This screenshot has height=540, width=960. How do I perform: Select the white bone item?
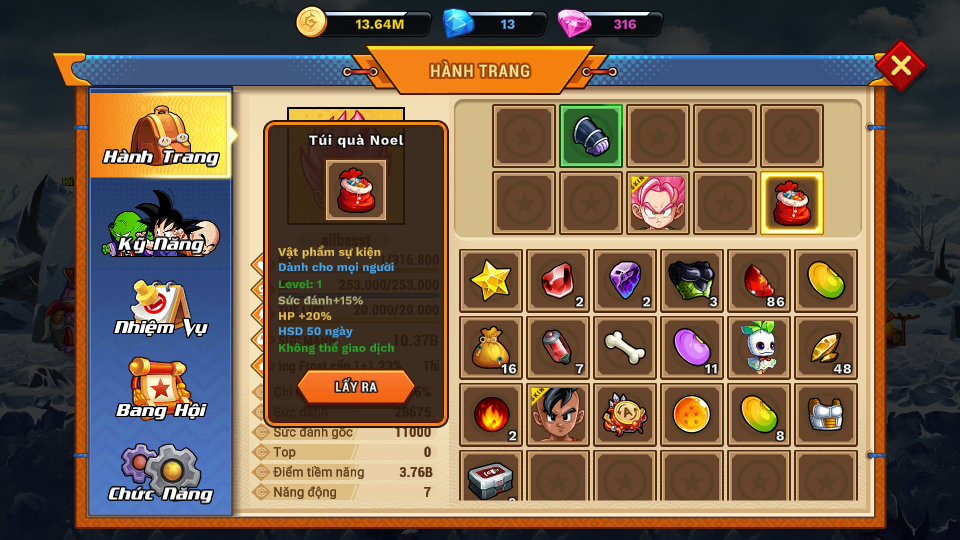point(625,348)
